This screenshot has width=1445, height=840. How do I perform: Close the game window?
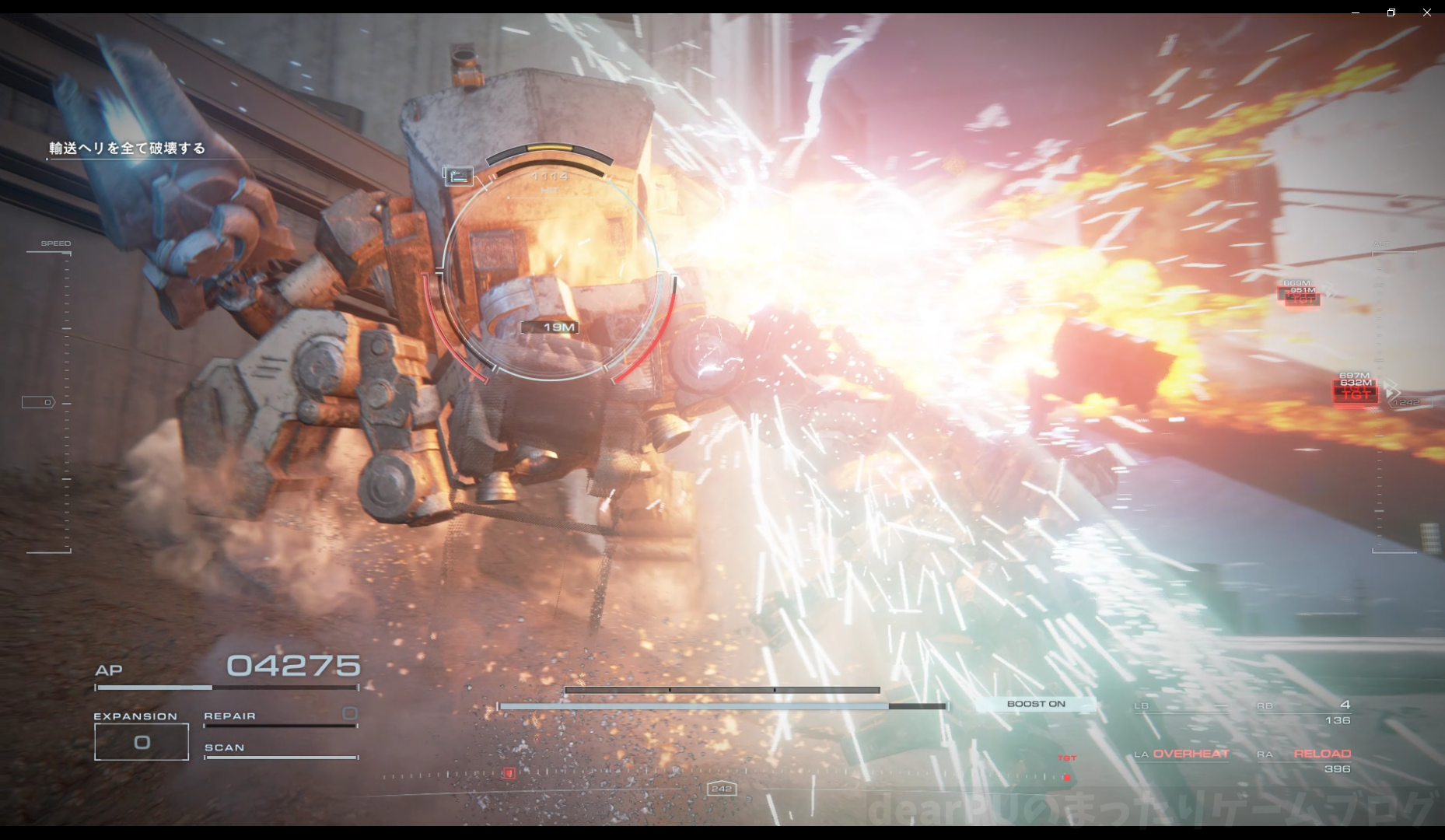(1426, 12)
